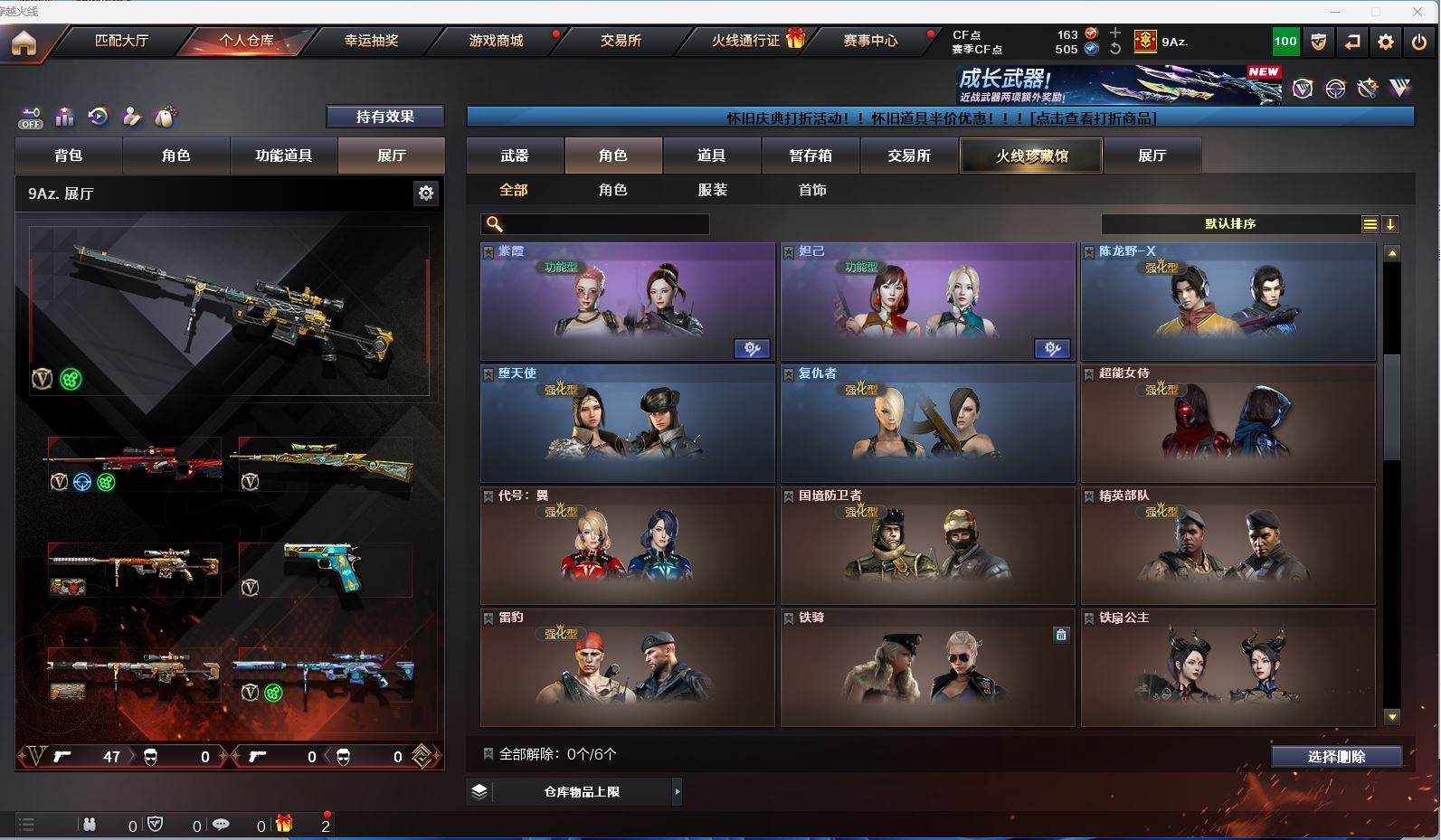Open the 匹配大厅 matchmaking hall
This screenshot has height=840, width=1441.
[x=121, y=41]
